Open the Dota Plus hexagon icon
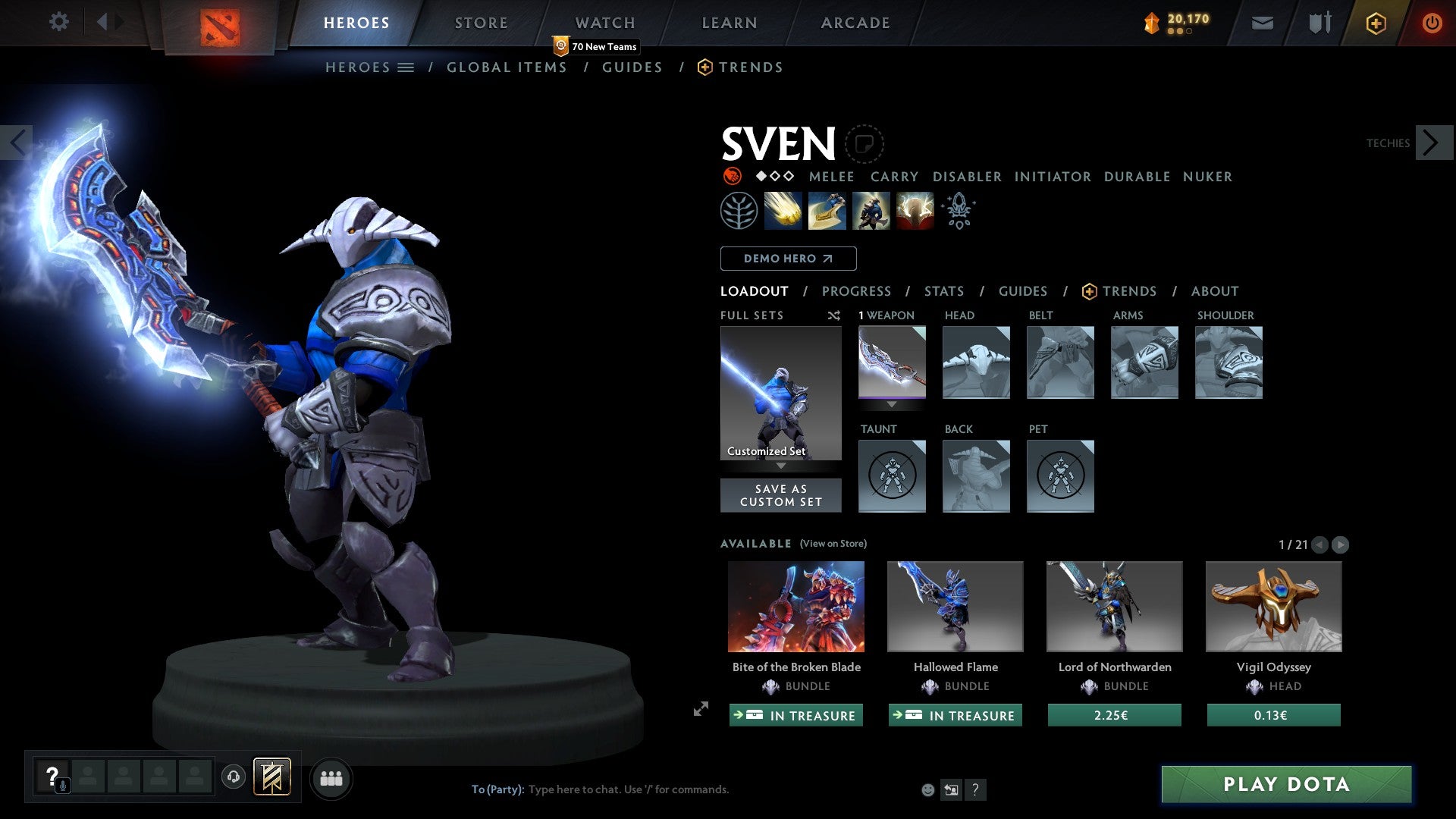 (x=1376, y=23)
